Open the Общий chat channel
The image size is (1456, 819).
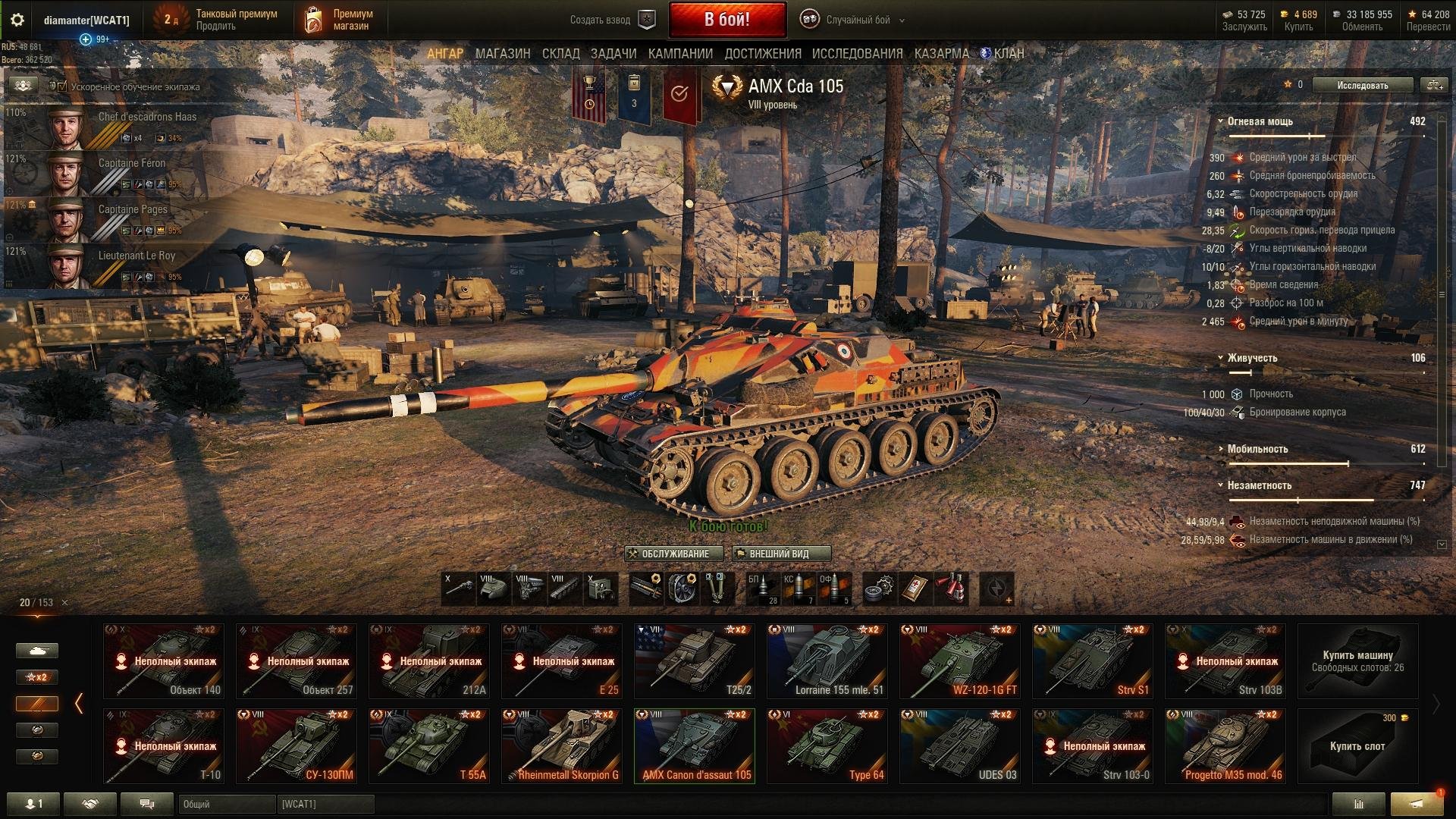pos(226,804)
